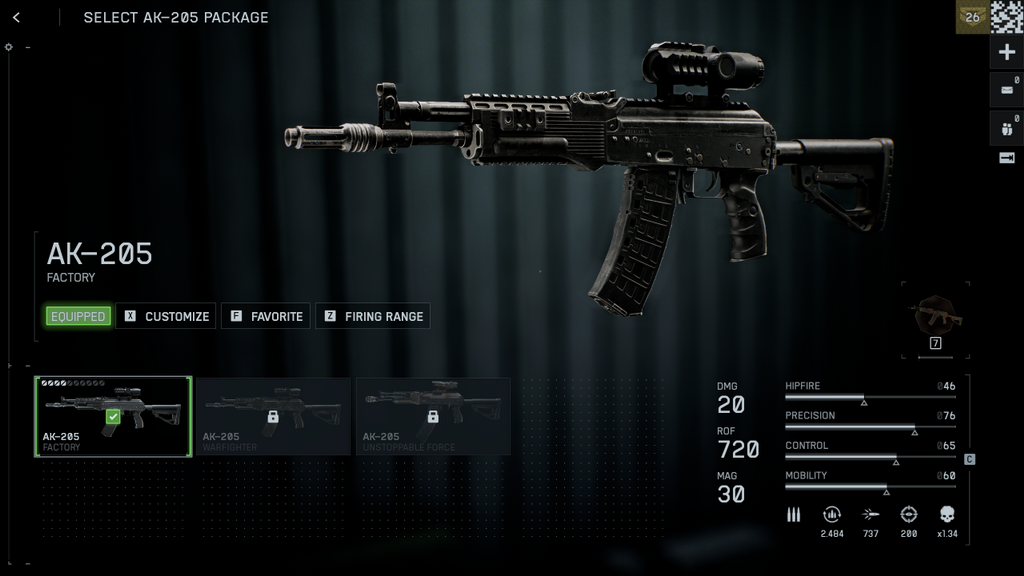Choose the locked Unstoppable Force package

pos(433,416)
